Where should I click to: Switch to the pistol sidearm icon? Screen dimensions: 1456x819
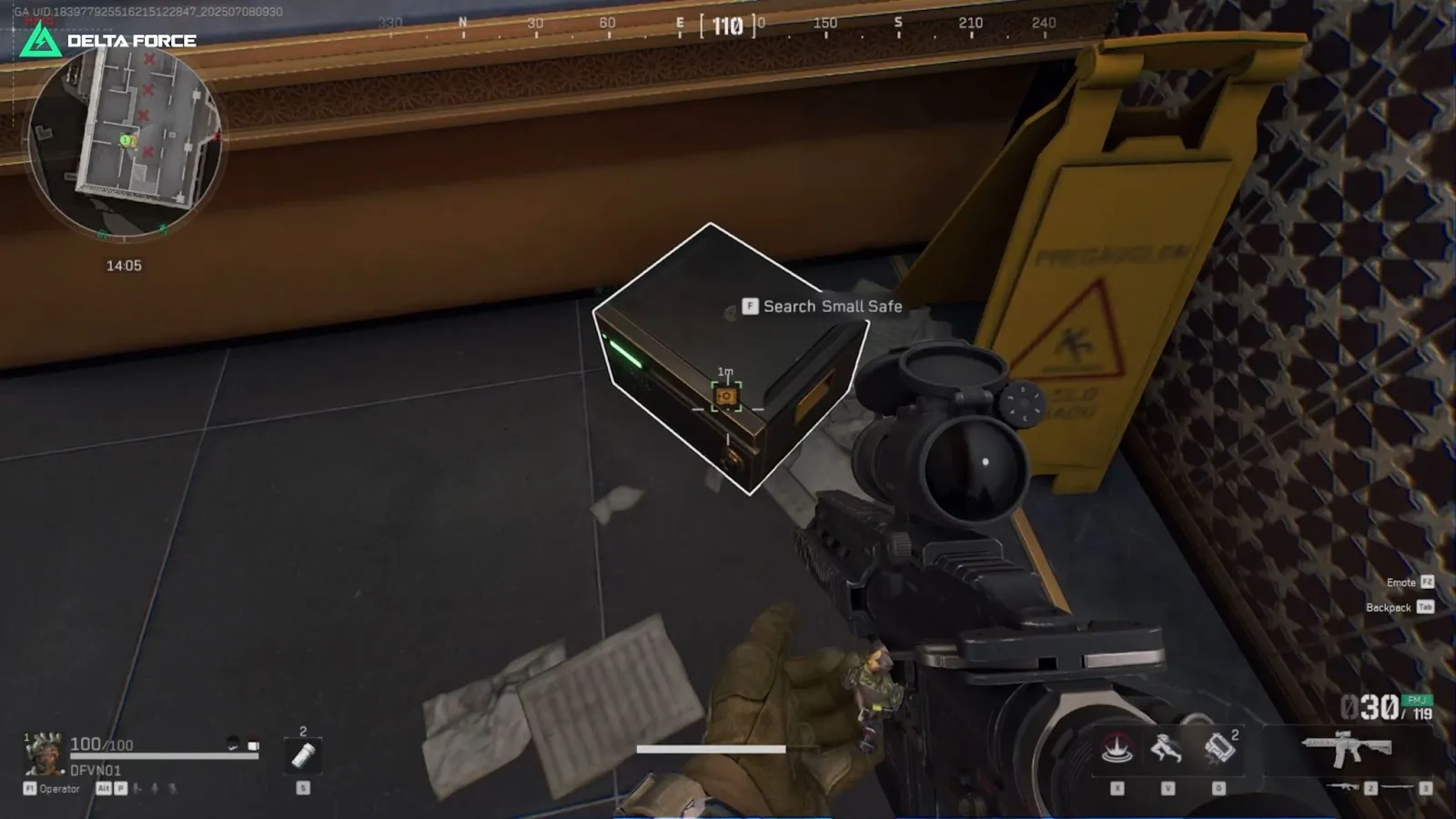(1345, 786)
